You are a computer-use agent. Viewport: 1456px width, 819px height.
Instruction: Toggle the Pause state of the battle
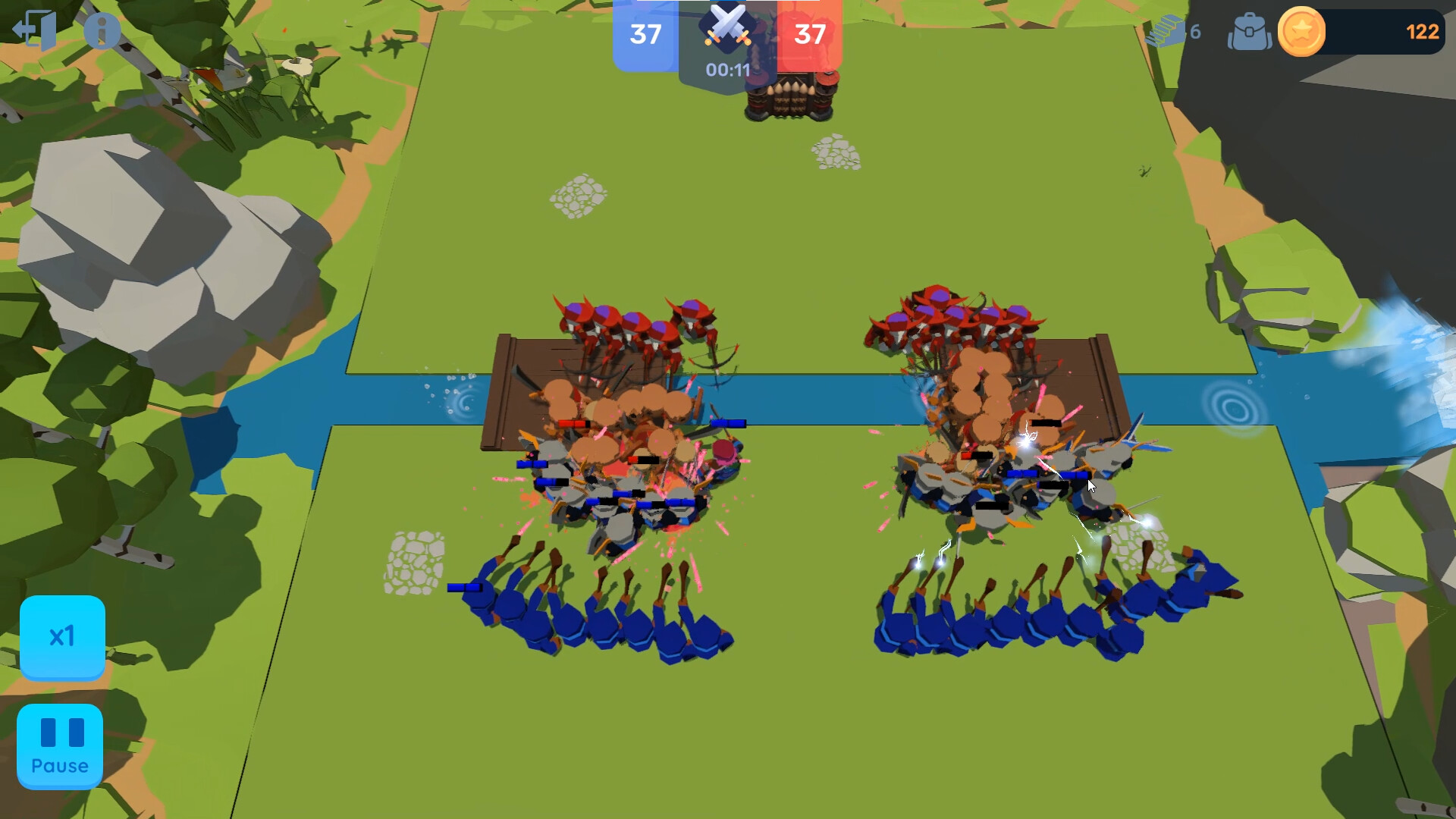pyautogui.click(x=61, y=745)
